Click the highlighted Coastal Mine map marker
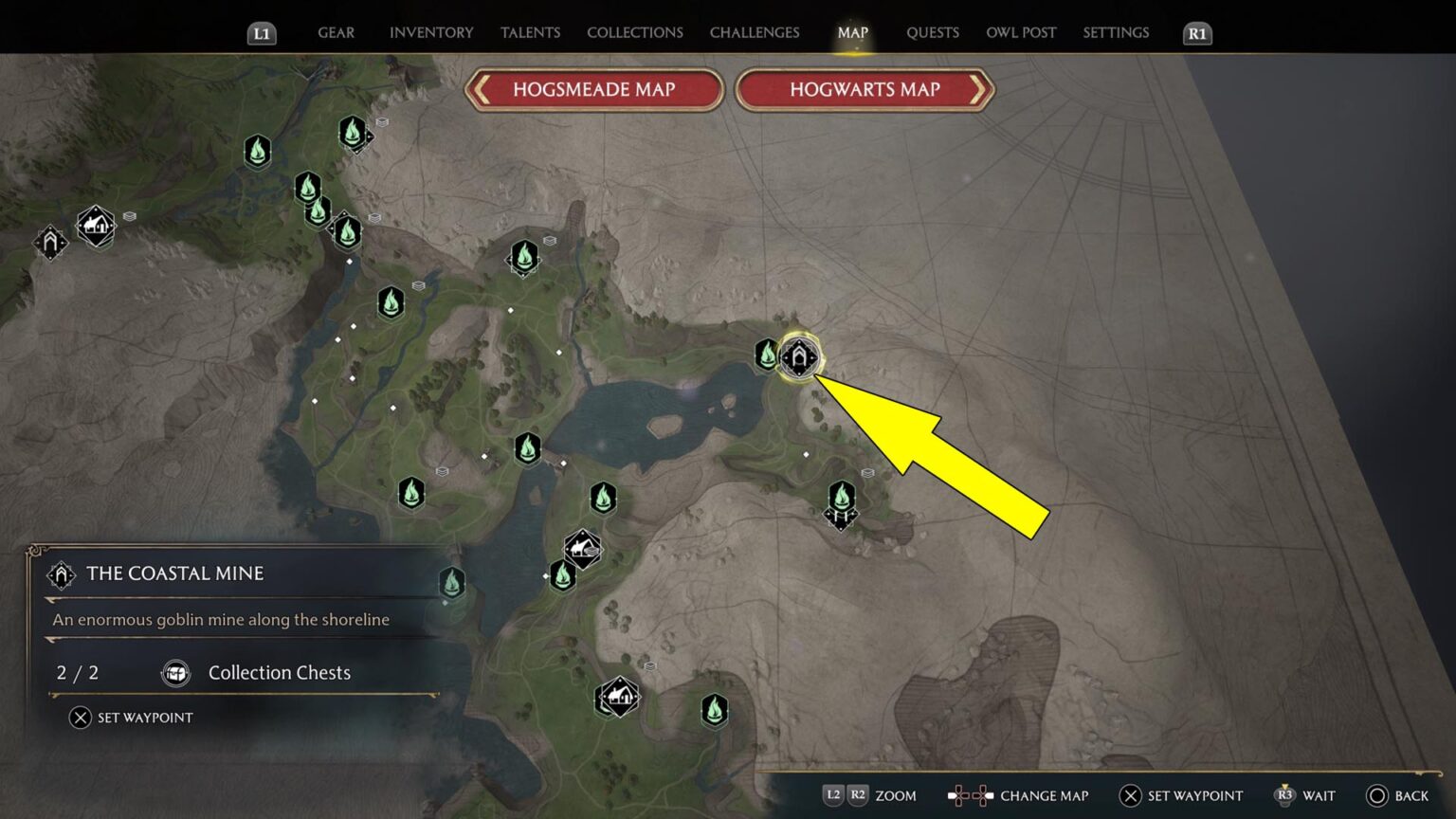The height and width of the screenshot is (819, 1456). tap(799, 358)
